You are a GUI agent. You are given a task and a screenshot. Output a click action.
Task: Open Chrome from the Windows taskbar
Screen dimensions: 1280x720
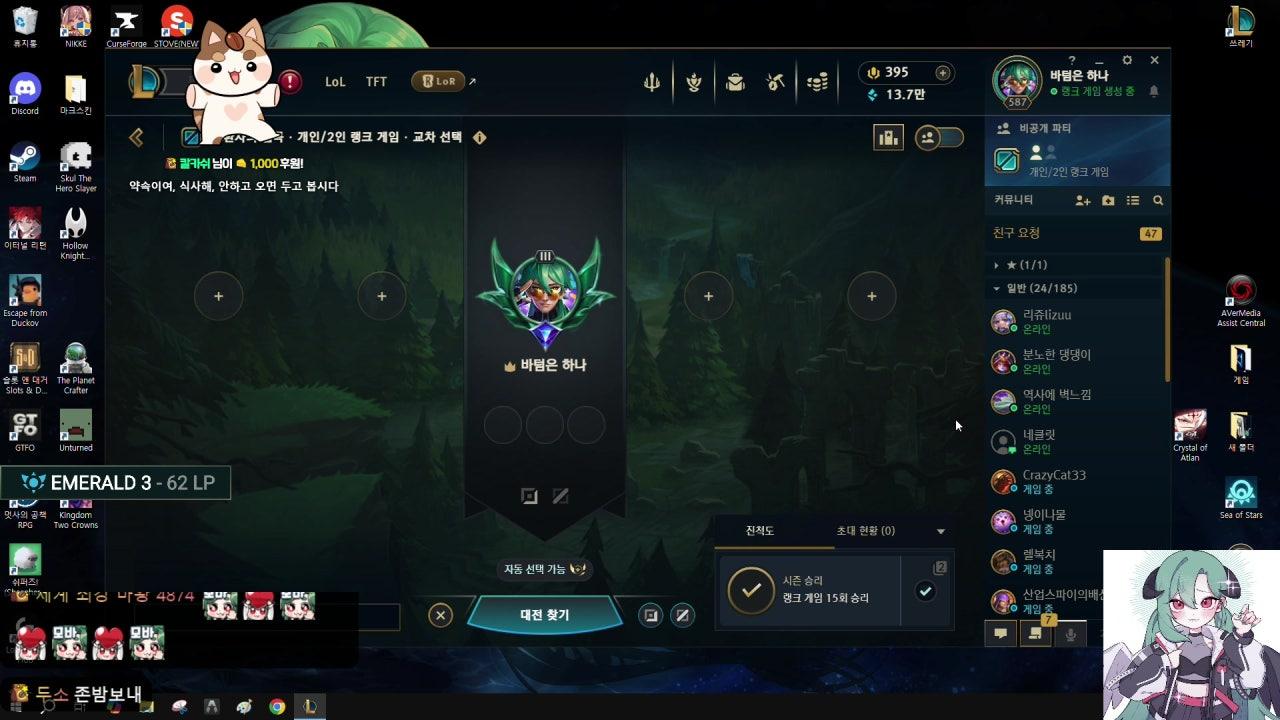pyautogui.click(x=277, y=707)
